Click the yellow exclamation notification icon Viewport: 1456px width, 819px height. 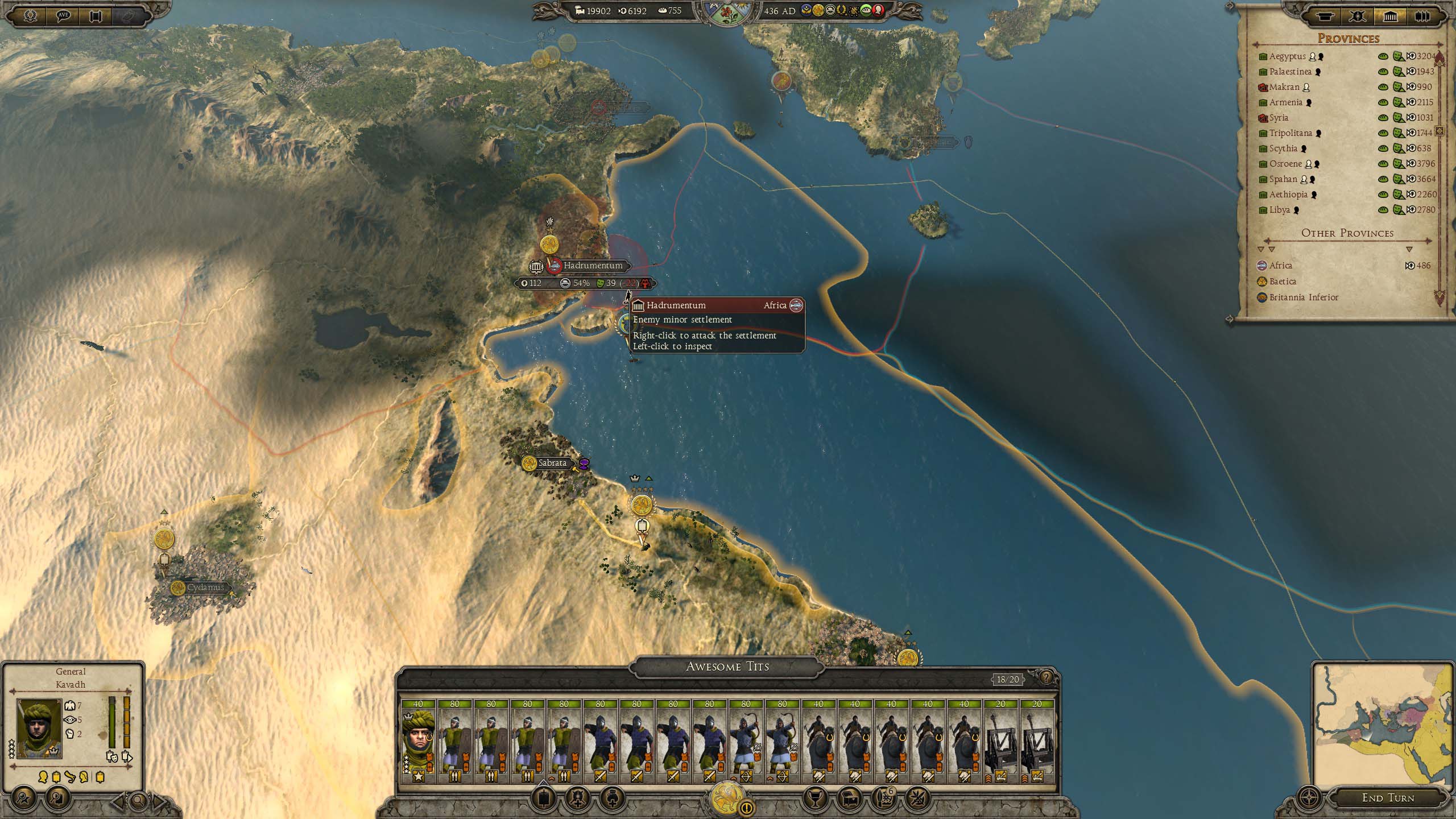[747, 807]
